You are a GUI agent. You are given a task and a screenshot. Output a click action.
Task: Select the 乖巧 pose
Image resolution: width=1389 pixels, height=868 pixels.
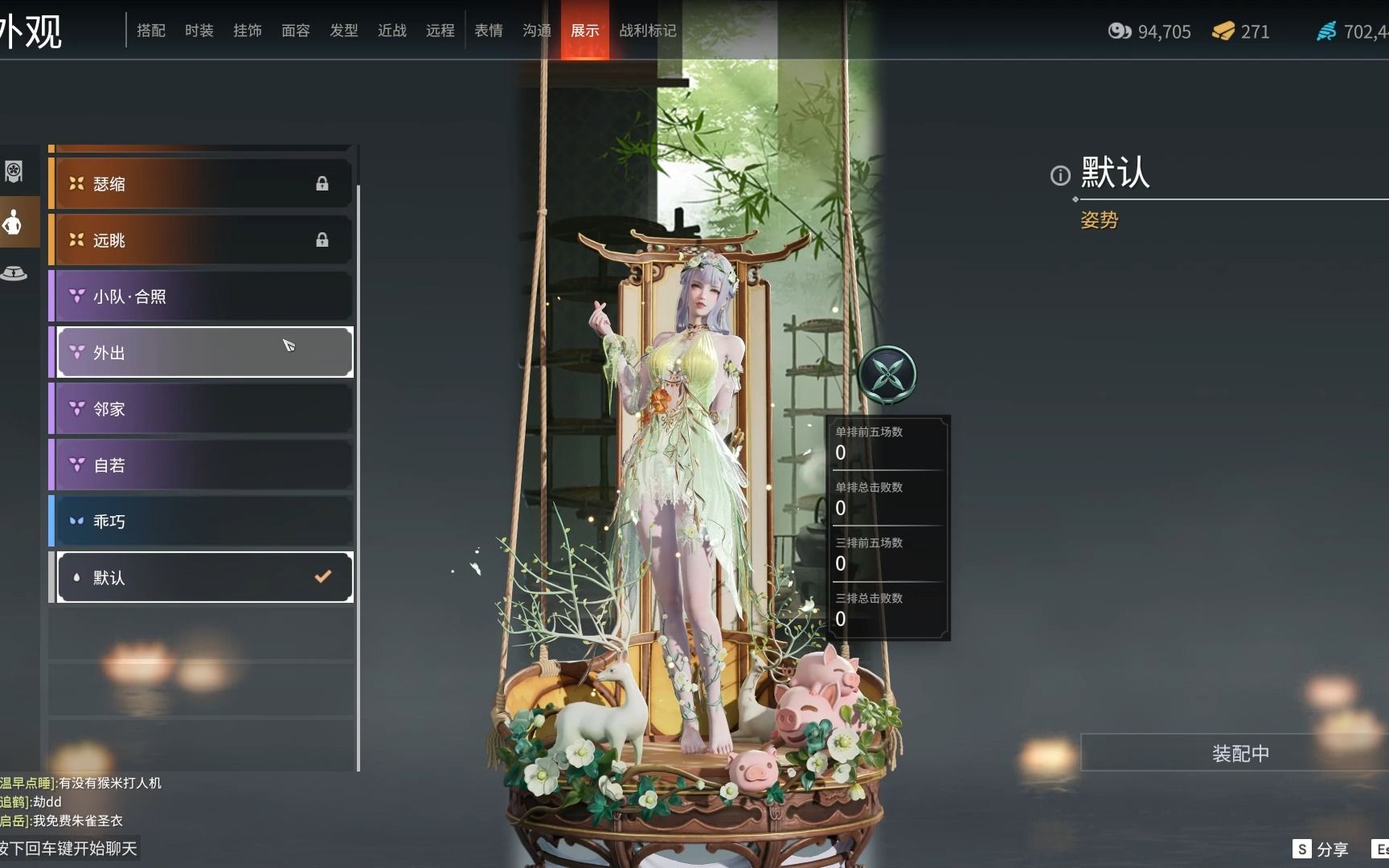(201, 521)
